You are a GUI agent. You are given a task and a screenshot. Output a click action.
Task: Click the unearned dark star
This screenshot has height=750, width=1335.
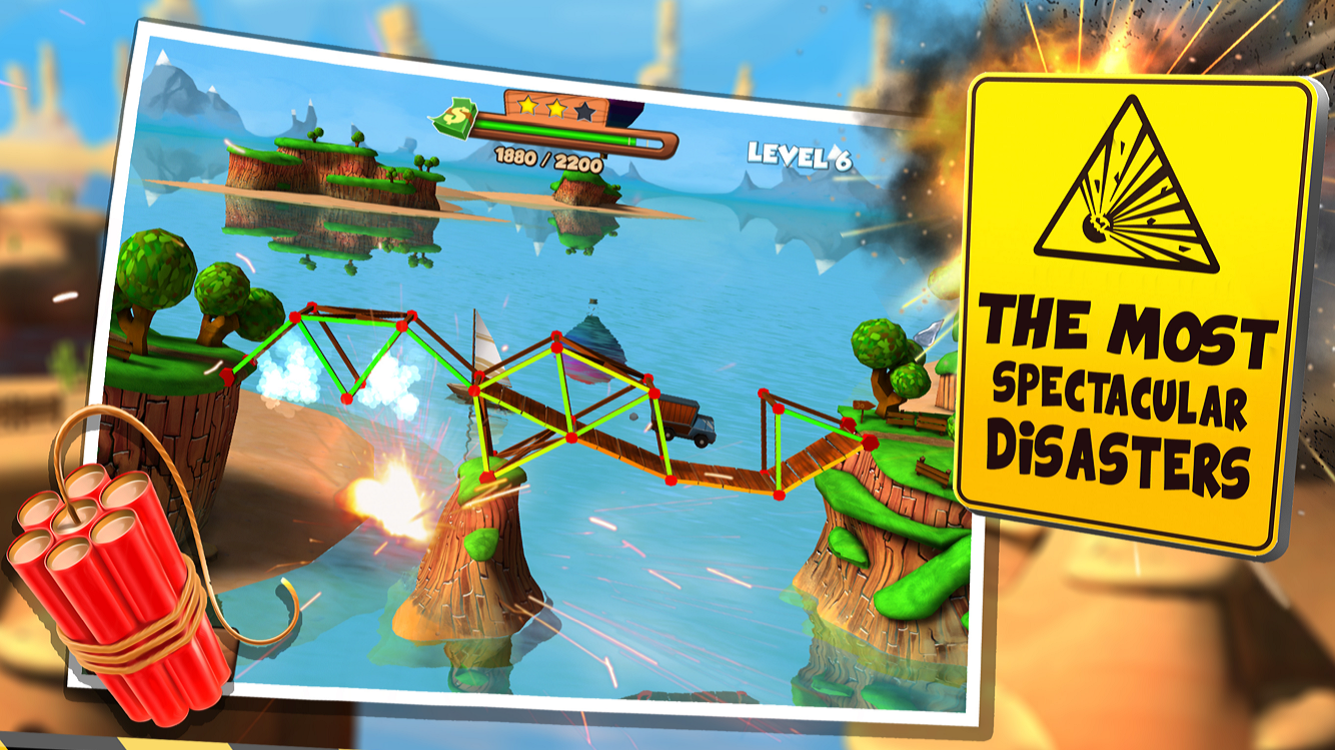[x=585, y=112]
